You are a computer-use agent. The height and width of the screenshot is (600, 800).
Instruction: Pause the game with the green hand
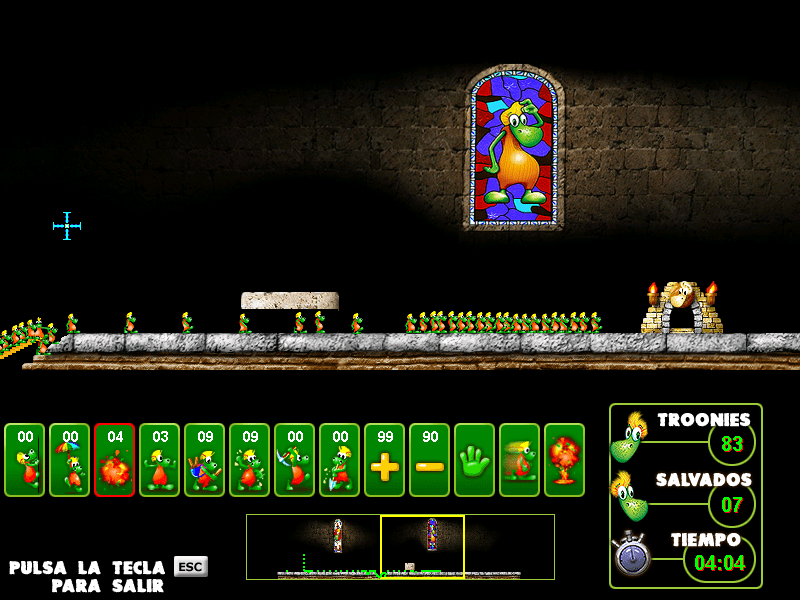[x=474, y=460]
